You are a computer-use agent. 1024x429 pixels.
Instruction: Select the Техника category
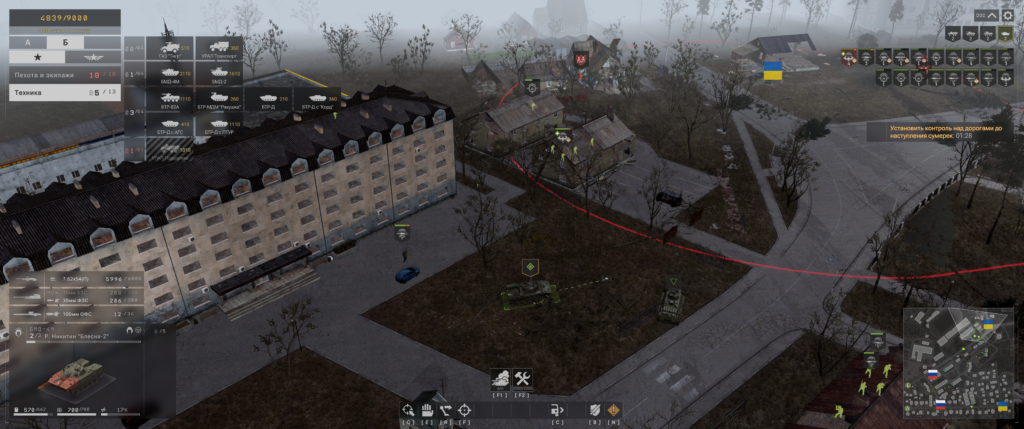pyautogui.click(x=60, y=92)
